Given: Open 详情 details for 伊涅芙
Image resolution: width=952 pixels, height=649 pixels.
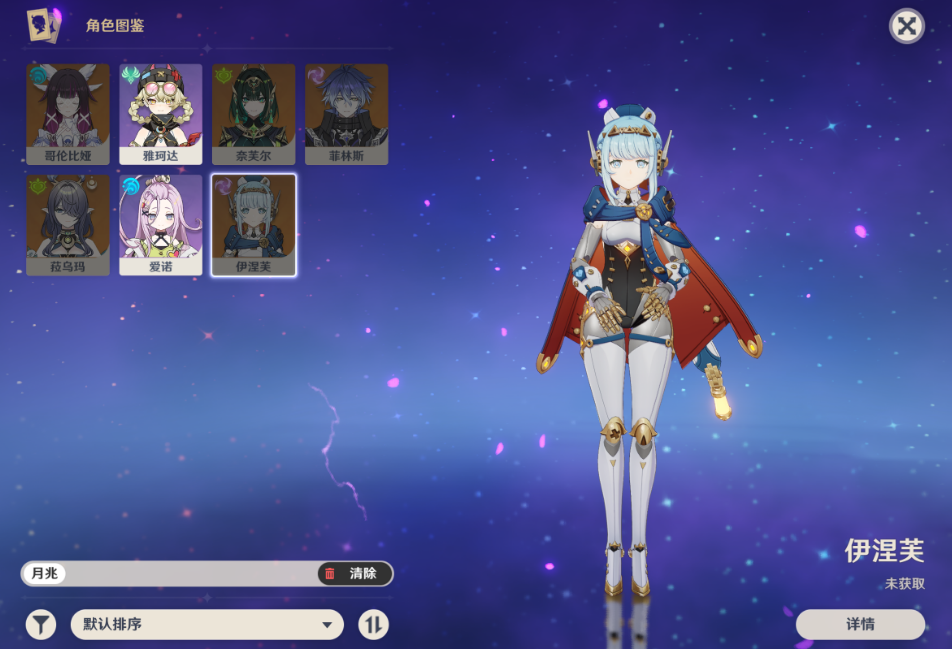Looking at the screenshot, I should [860, 624].
